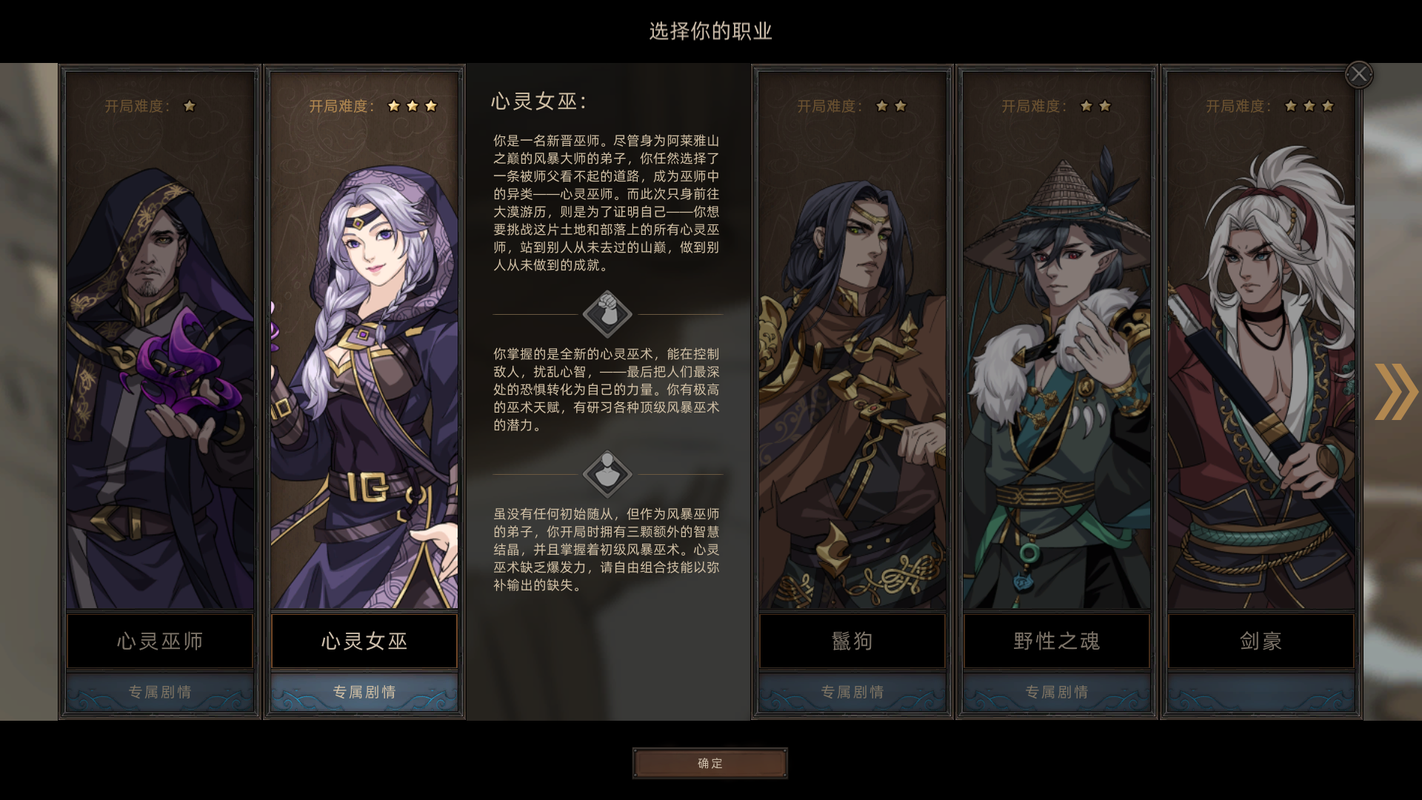Select the 心灵巫师 character portrait

(159, 340)
